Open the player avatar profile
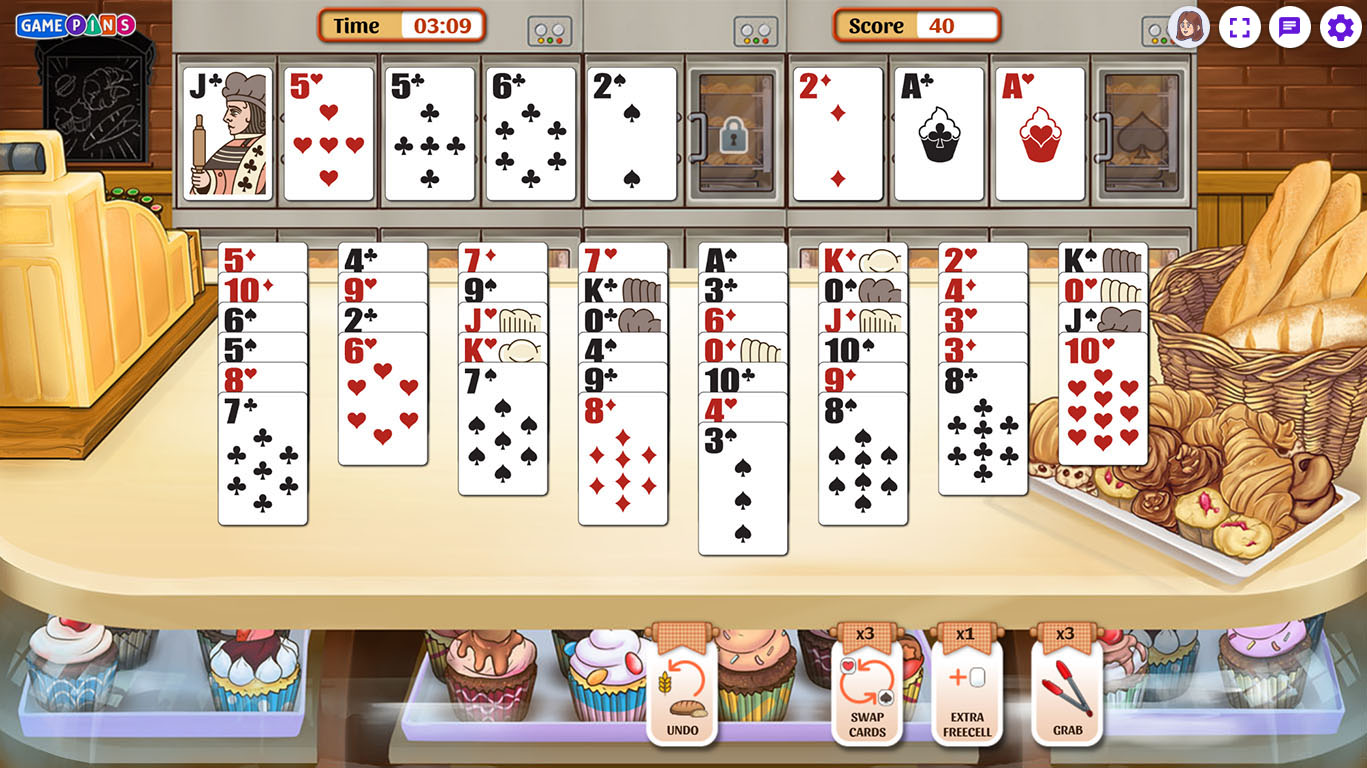The height and width of the screenshot is (768, 1367). pos(1189,27)
